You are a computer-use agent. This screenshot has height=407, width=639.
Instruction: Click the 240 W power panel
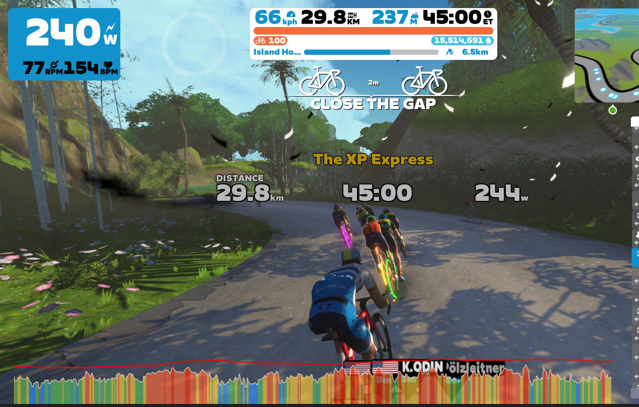pyautogui.click(x=64, y=44)
